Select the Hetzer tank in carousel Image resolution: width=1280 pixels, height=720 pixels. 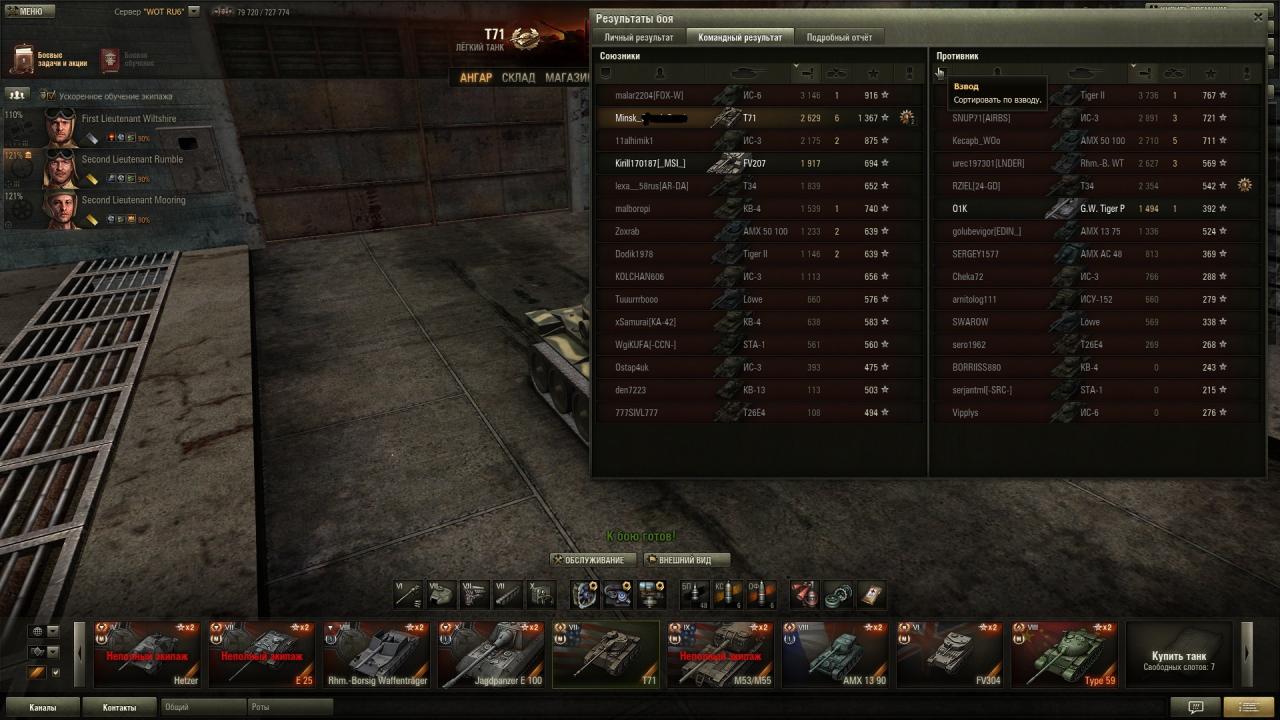(147, 655)
